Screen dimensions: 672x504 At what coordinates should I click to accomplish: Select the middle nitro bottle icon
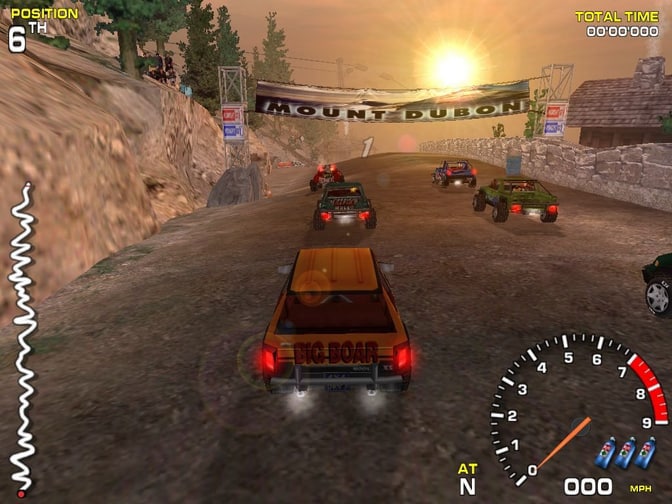(625, 453)
